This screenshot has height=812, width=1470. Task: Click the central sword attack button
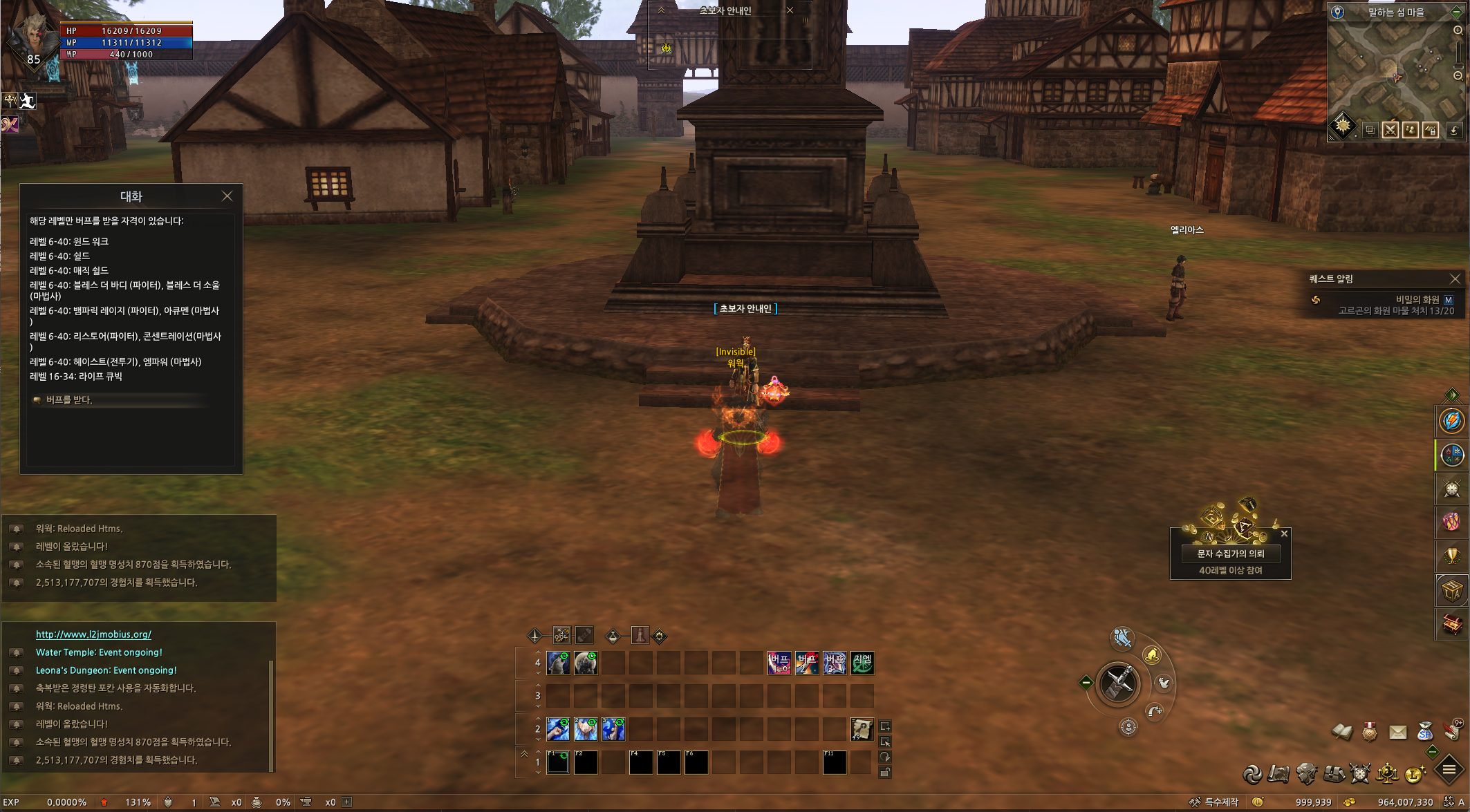coord(1118,683)
